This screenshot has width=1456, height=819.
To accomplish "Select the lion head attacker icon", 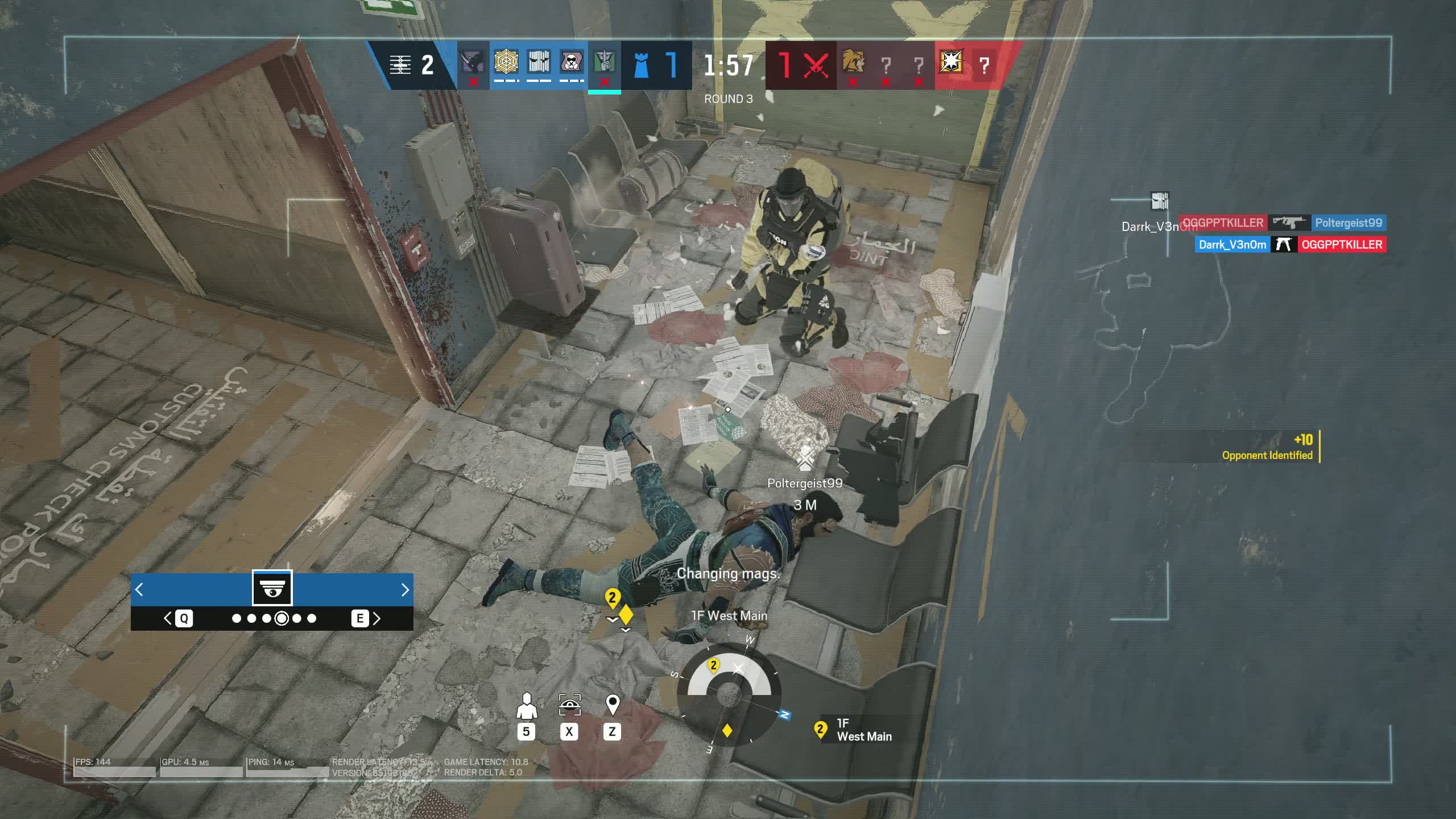I will 853,61.
